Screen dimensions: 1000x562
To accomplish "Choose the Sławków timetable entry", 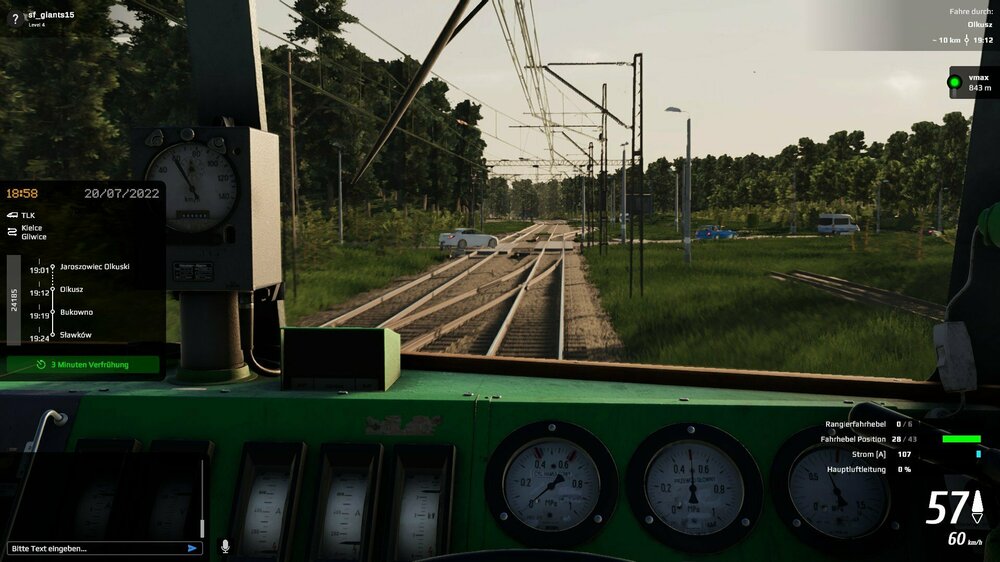I will coord(76,335).
